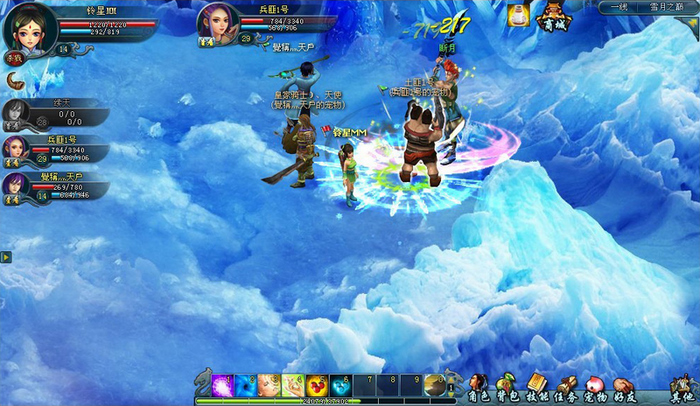Viewport: 700px width, 406px height.
Task: Click the potion jar icon beside the shop
Action: pyautogui.click(x=517, y=15)
